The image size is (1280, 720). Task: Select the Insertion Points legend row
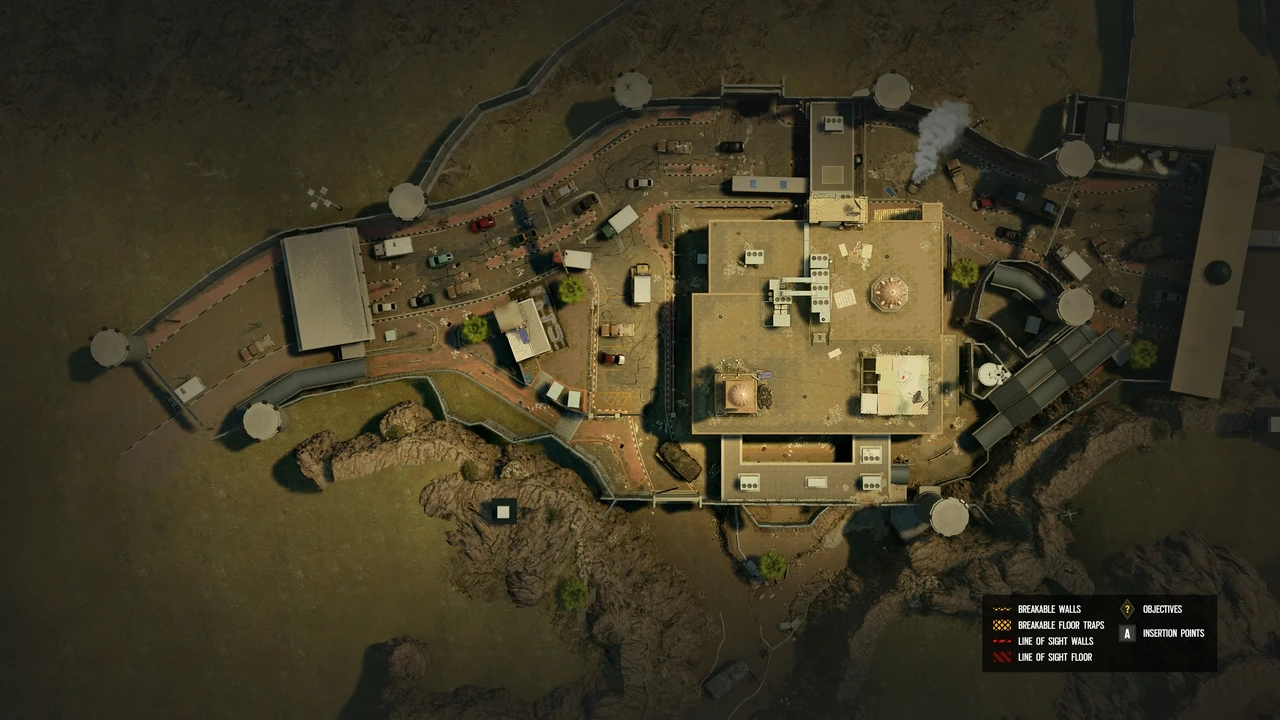[1172, 633]
